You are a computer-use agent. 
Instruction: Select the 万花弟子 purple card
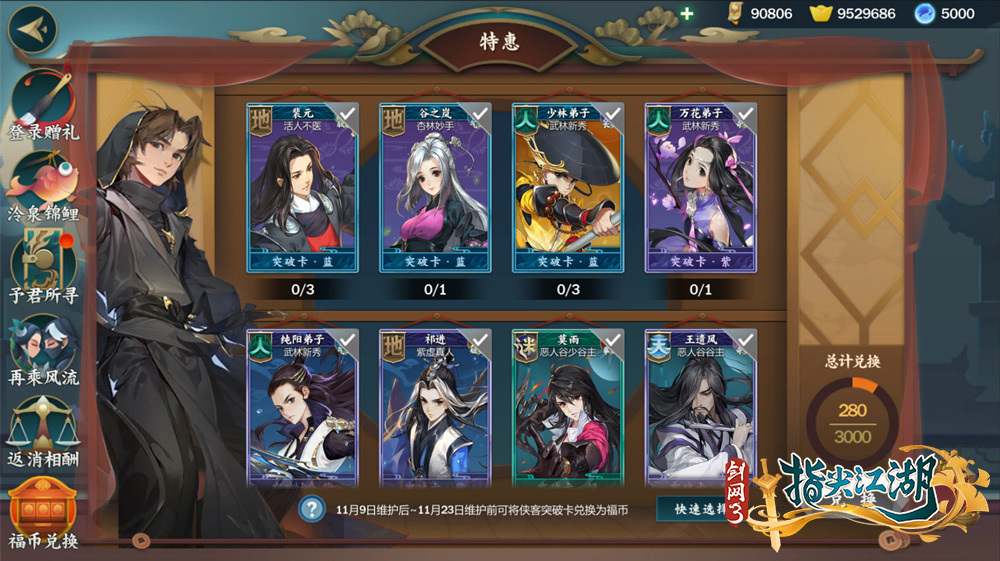(700, 188)
